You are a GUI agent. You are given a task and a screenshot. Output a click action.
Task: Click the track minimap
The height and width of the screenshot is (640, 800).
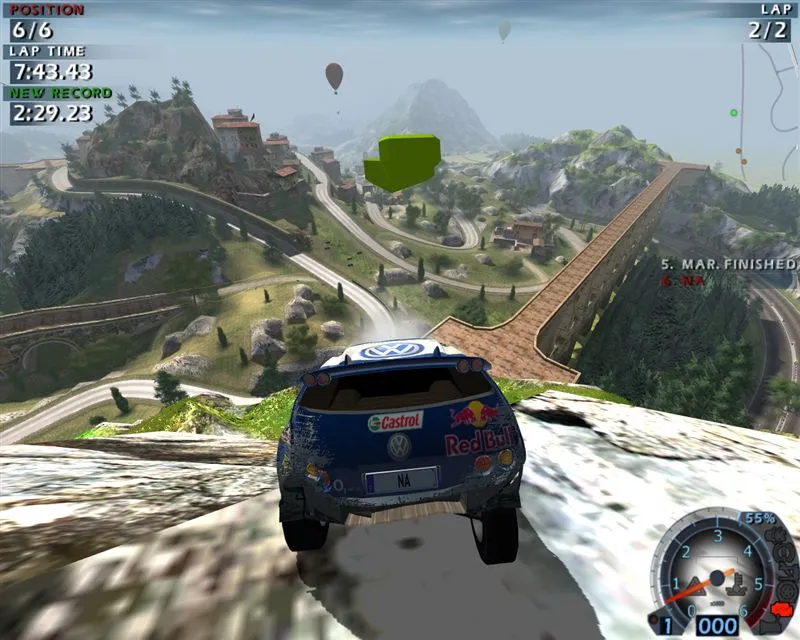click(x=765, y=110)
